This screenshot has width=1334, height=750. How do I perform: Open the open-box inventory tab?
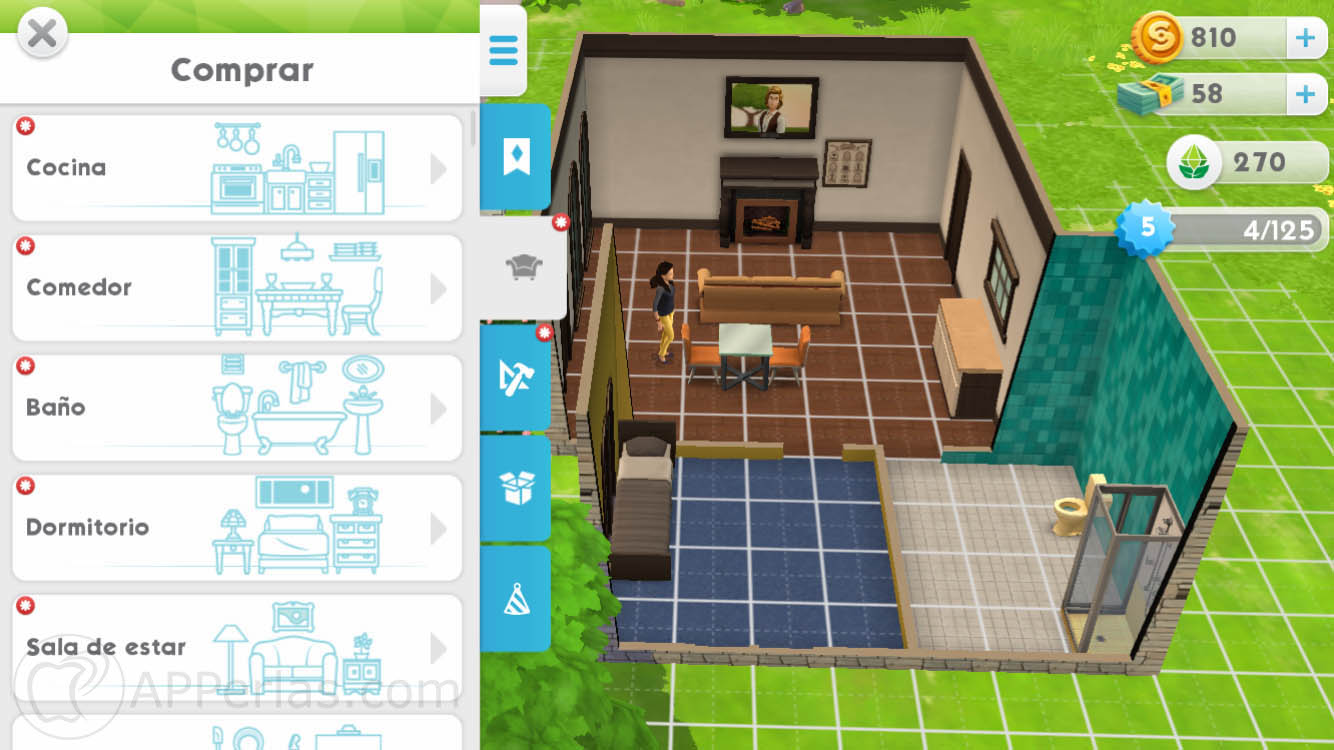click(516, 488)
